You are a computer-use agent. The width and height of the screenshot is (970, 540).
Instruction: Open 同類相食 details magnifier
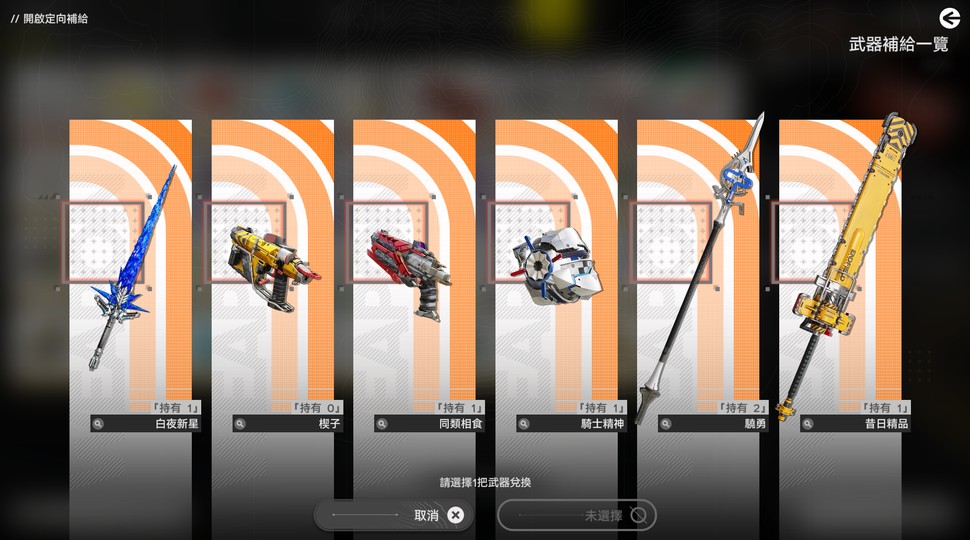click(x=382, y=424)
